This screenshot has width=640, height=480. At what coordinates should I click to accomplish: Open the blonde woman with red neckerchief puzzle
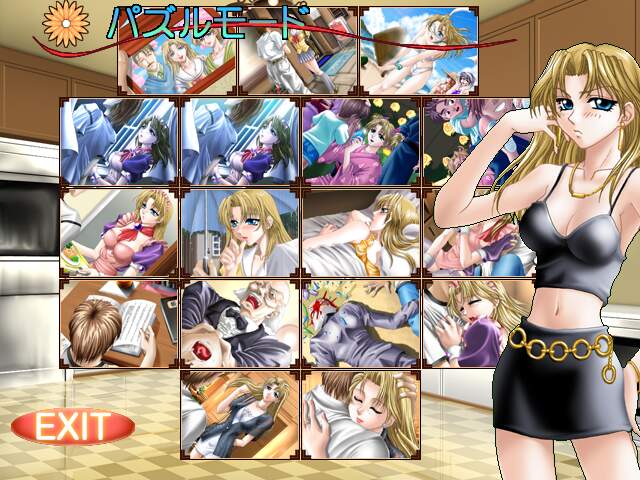pos(119,232)
